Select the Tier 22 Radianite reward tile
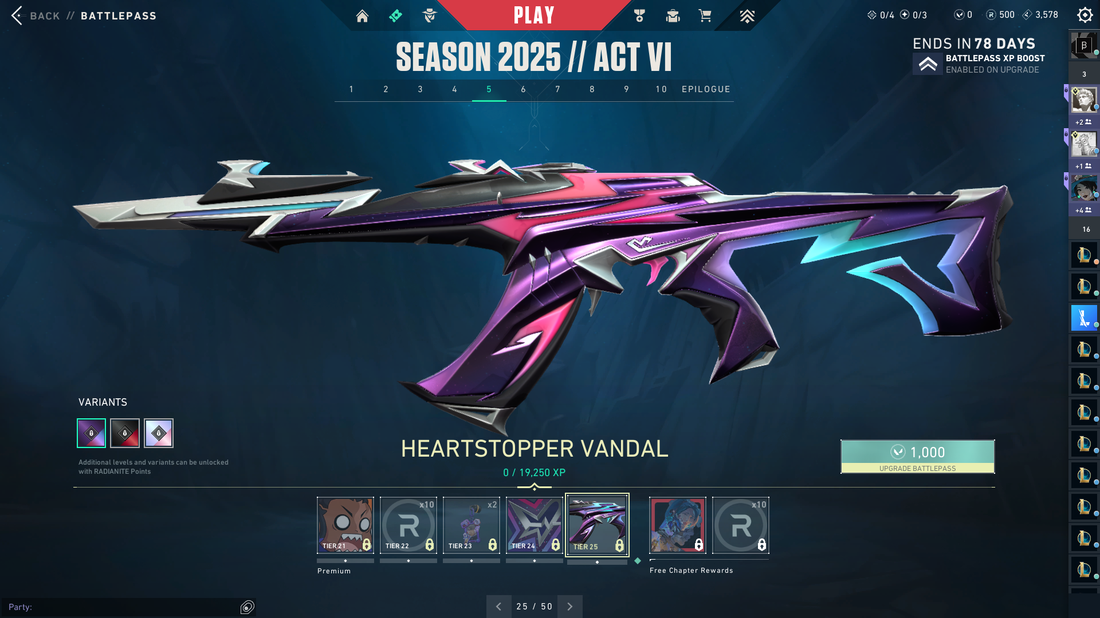 click(408, 525)
